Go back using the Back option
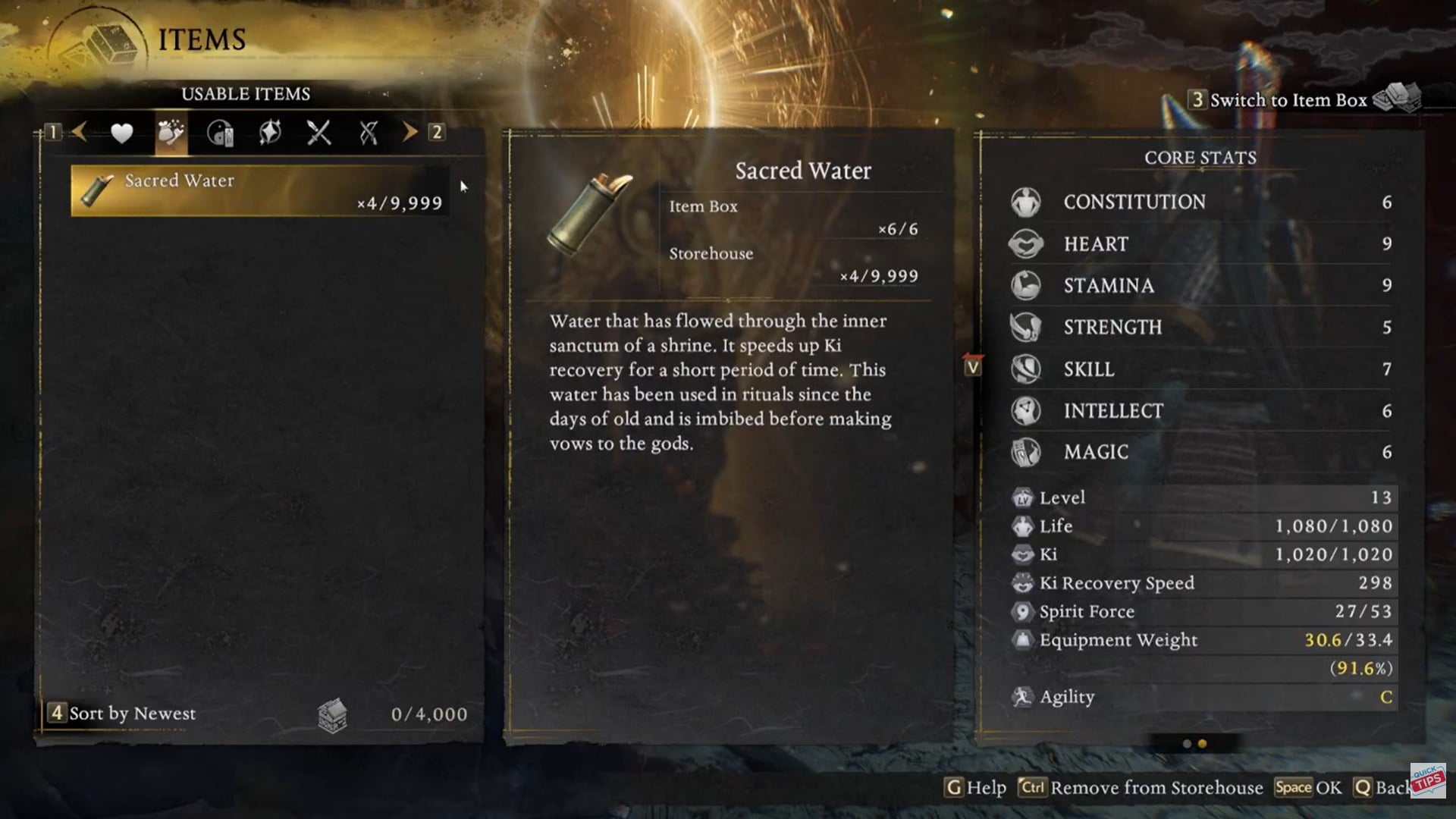Viewport: 1456px width, 819px height. pyautogui.click(x=1382, y=788)
